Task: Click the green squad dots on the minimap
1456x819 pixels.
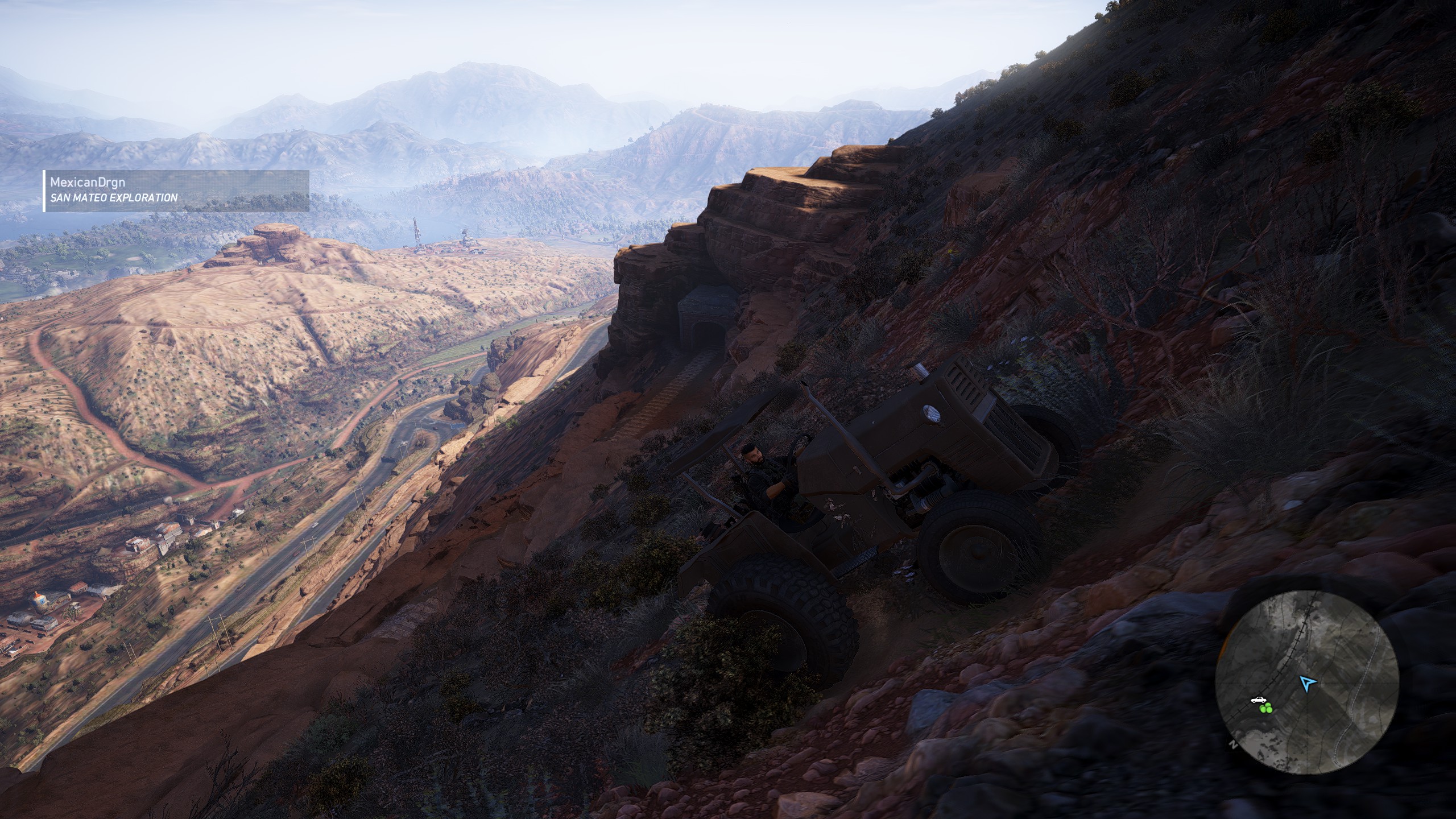Action: 1265,709
